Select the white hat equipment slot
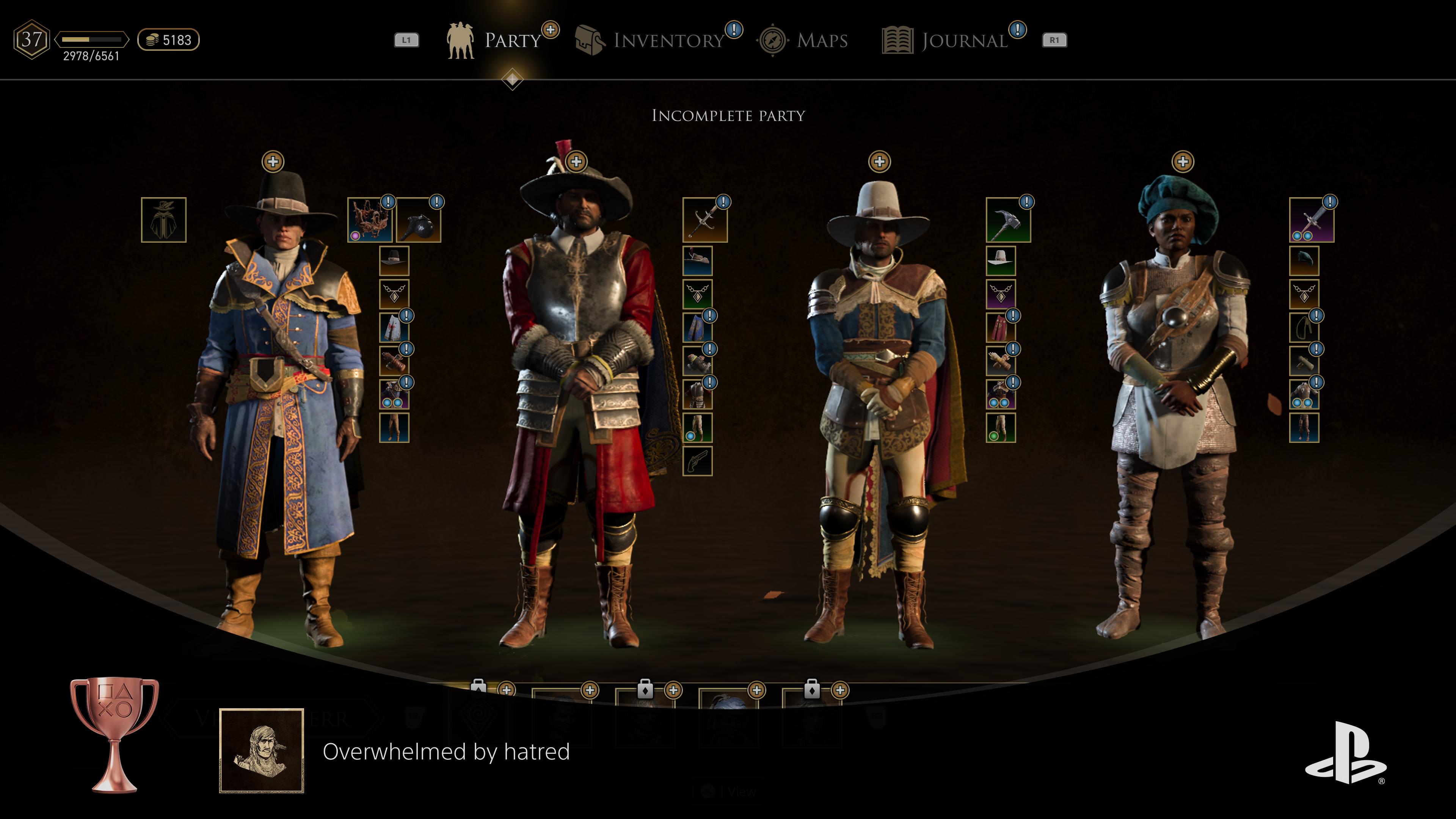Screen dimensions: 1456x819 point(1001,260)
